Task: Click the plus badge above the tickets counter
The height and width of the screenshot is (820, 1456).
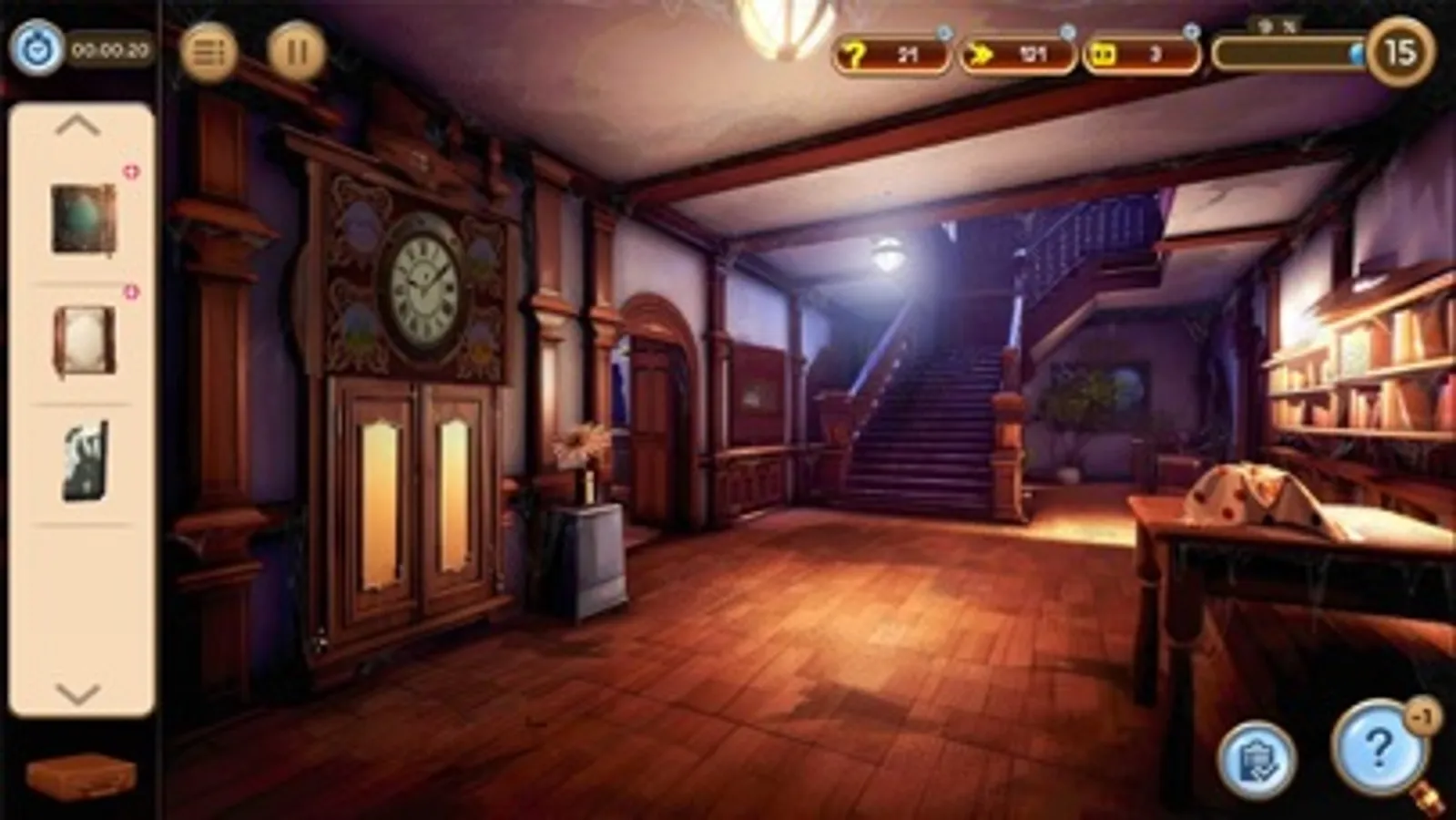Action: (1189, 30)
